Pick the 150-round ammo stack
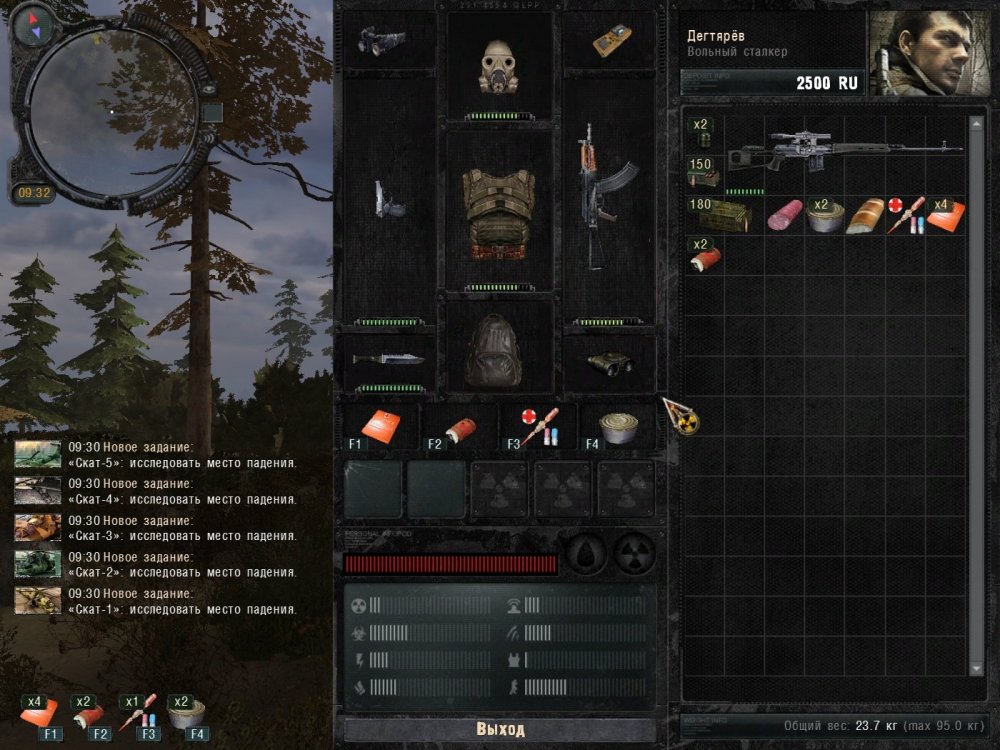The height and width of the screenshot is (750, 1000). [702, 172]
